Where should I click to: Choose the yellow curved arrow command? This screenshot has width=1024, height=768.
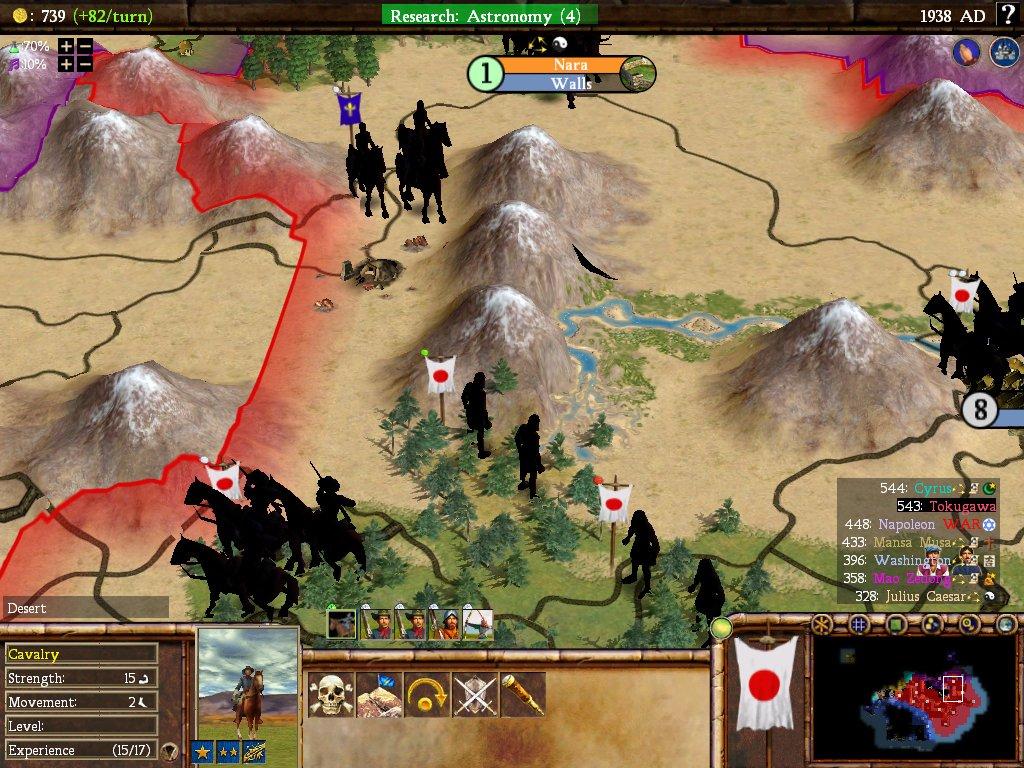click(x=428, y=694)
